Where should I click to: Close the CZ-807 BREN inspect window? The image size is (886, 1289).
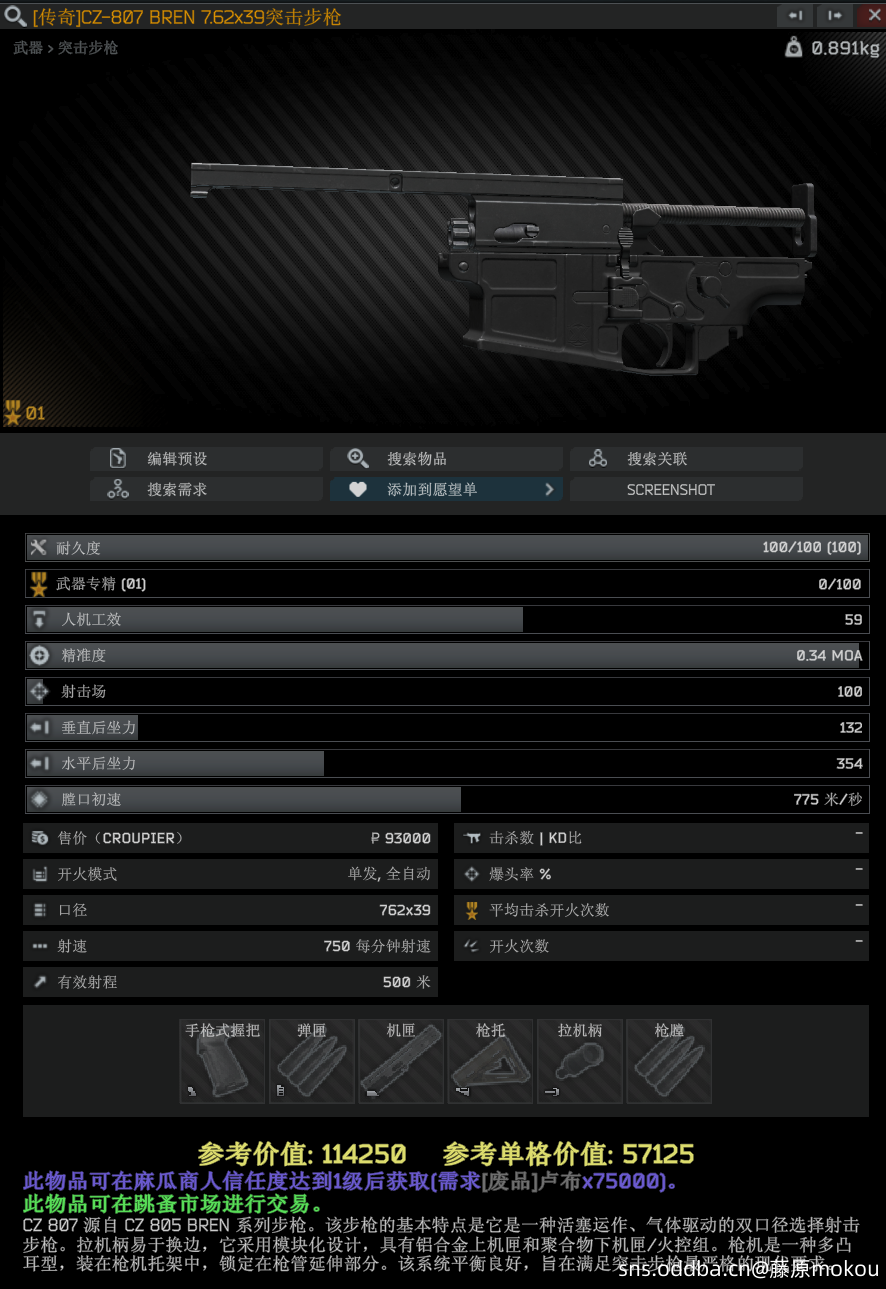(869, 15)
